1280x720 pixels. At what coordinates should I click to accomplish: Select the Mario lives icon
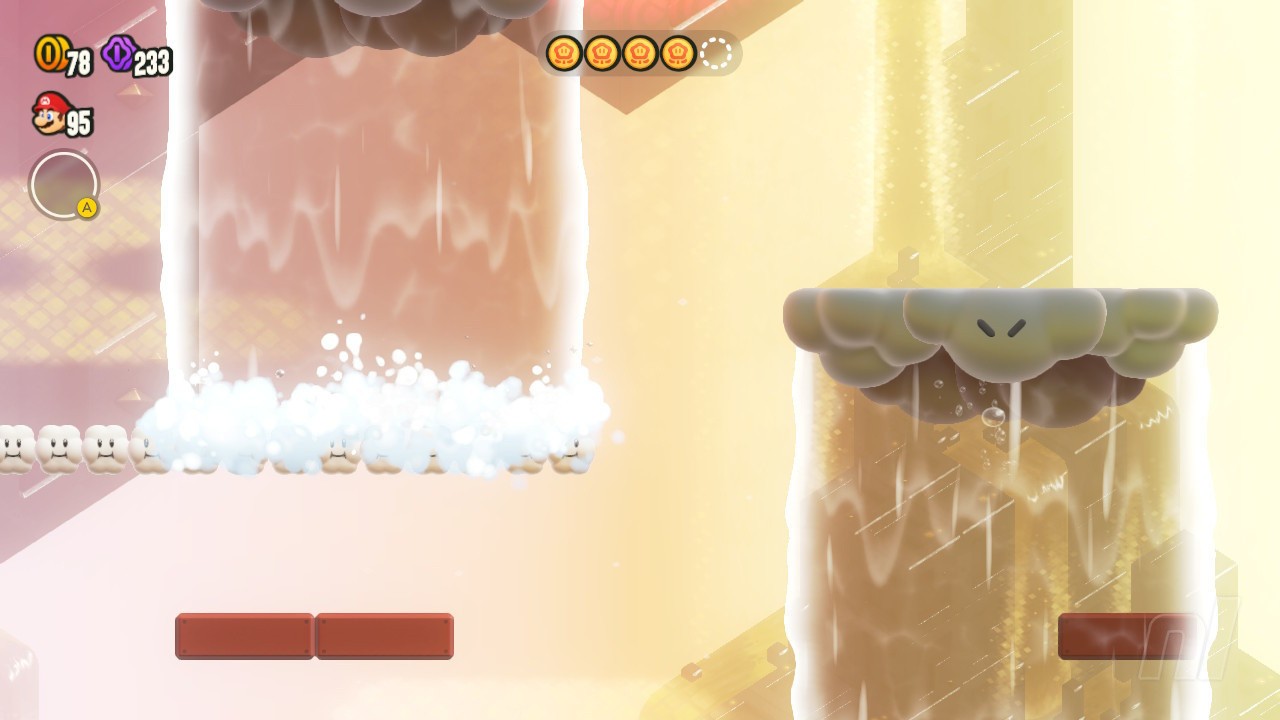(49, 113)
